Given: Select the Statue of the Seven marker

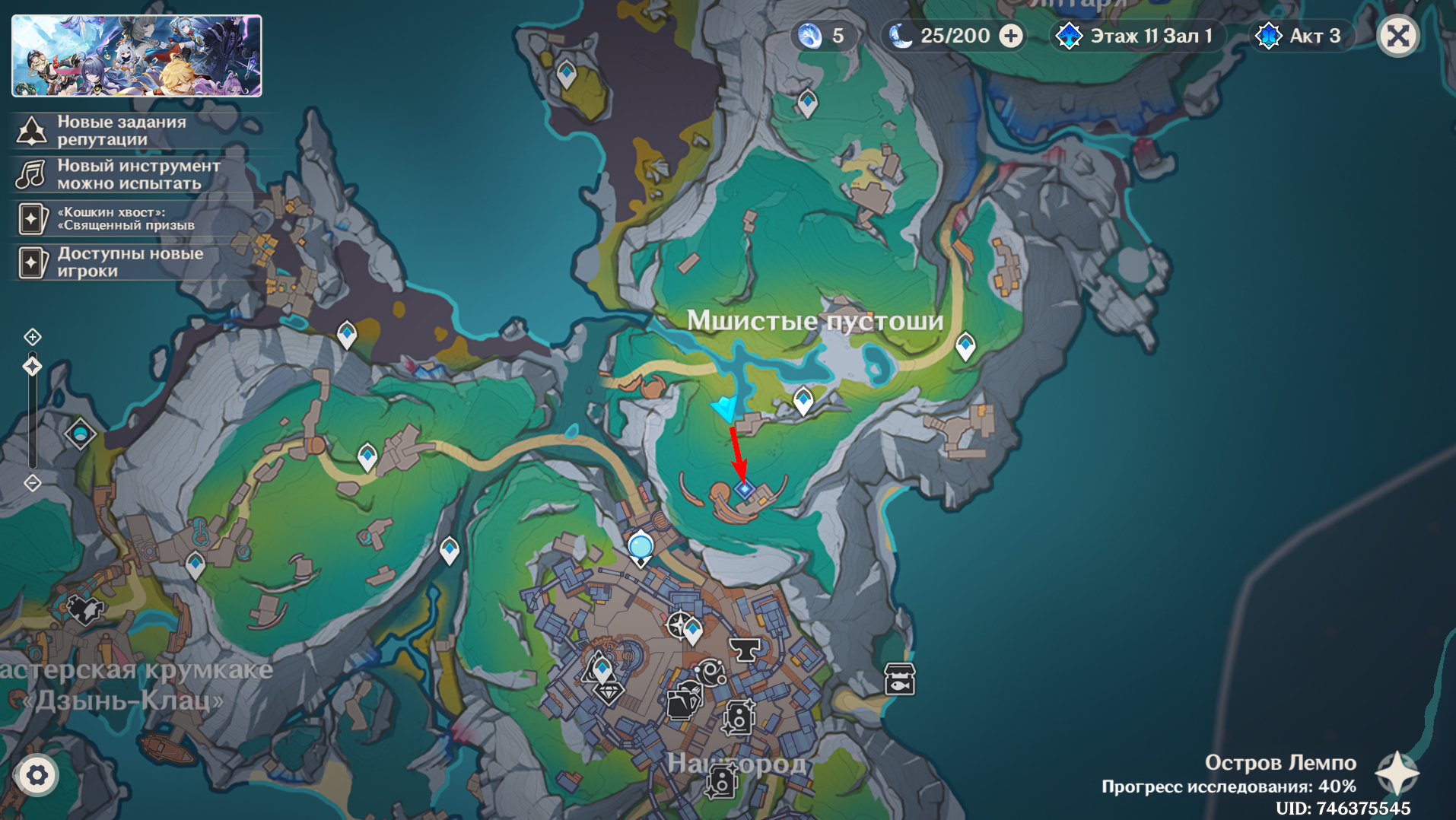Looking at the screenshot, I should (641, 548).
